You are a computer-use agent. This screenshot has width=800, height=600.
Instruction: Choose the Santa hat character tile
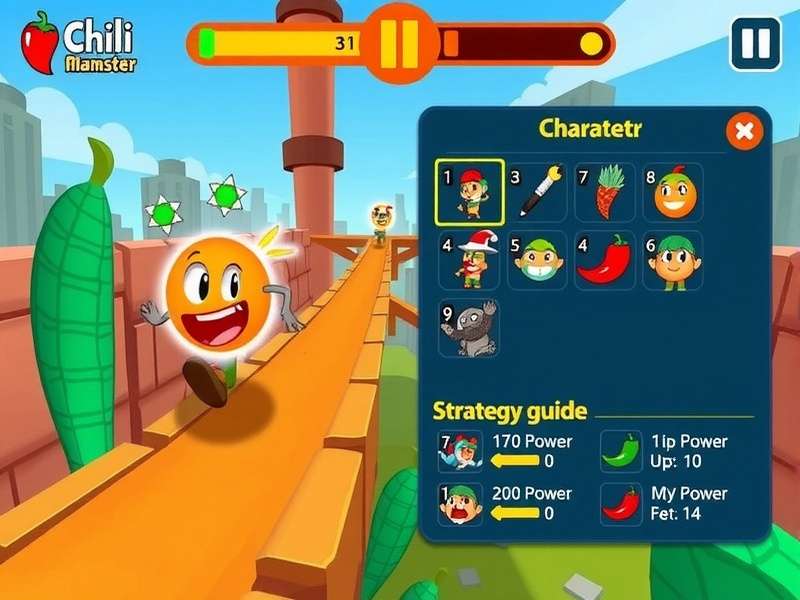point(470,260)
